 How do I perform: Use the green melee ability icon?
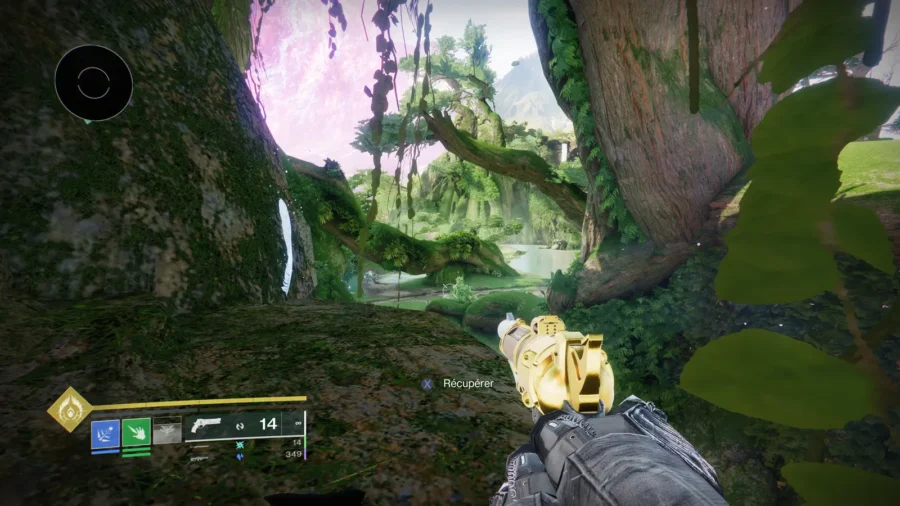[x=136, y=432]
